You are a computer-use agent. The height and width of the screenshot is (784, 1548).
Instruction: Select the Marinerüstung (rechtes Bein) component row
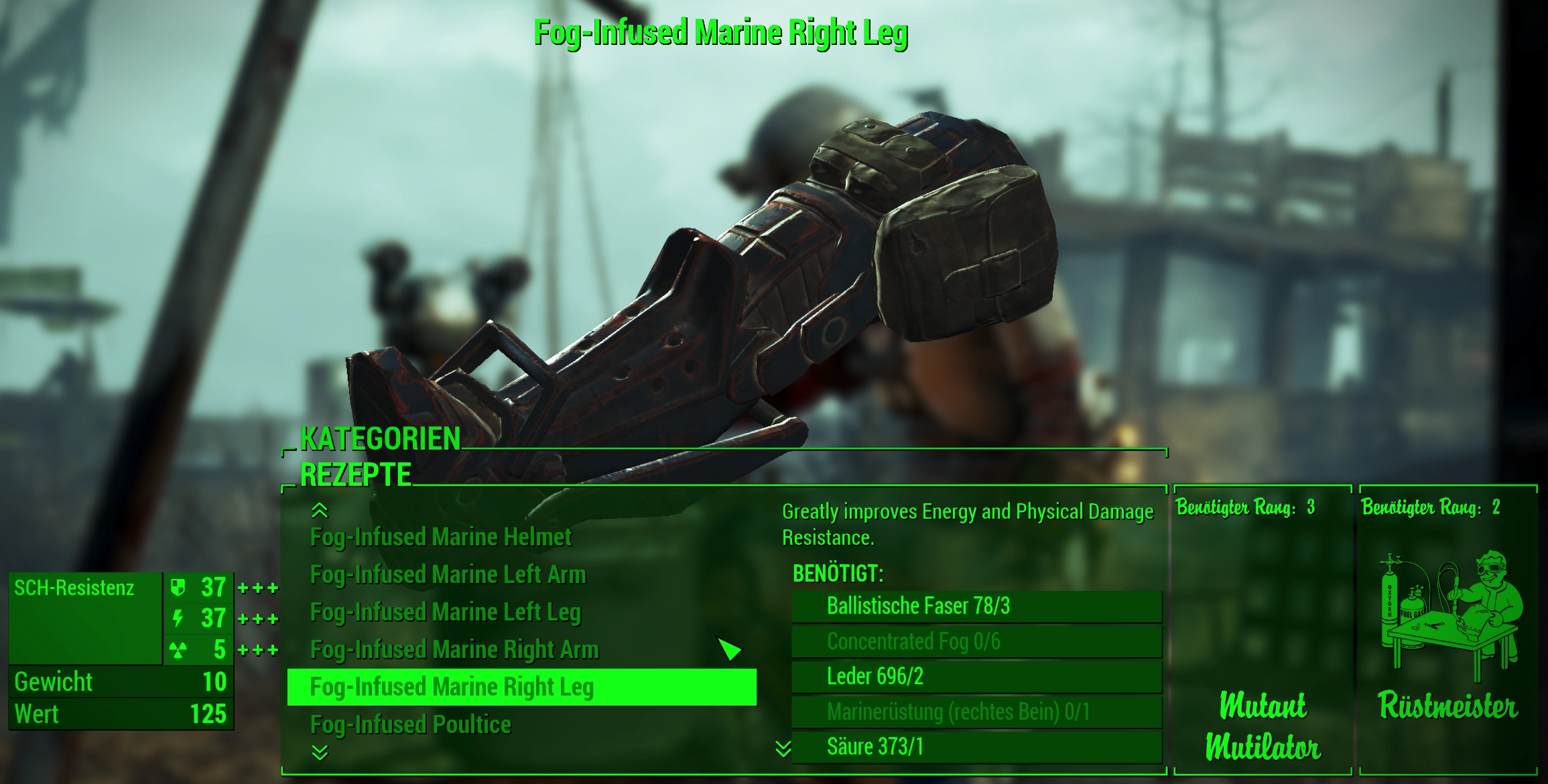point(976,712)
